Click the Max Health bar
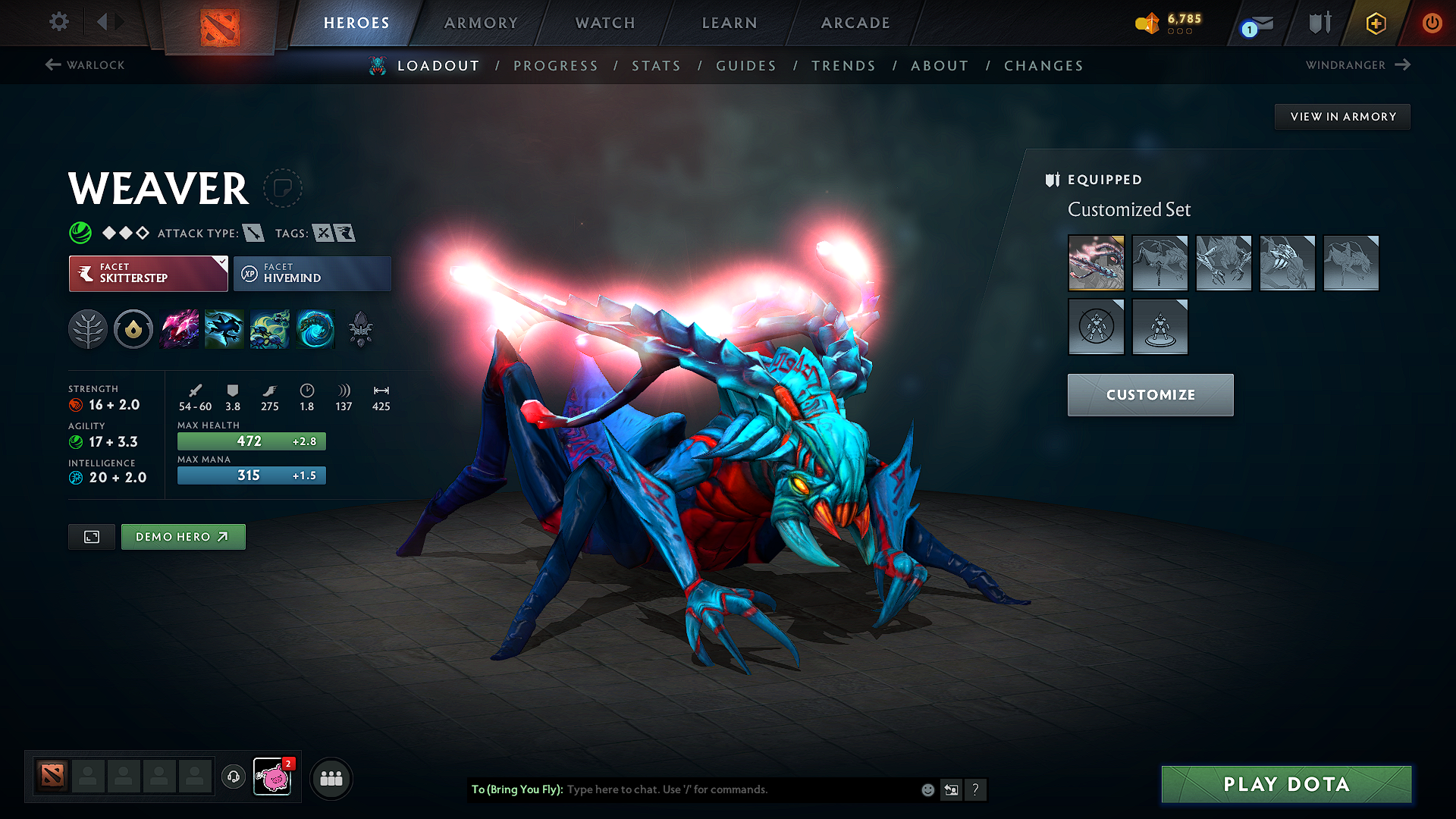The width and height of the screenshot is (1456, 819). point(251,441)
